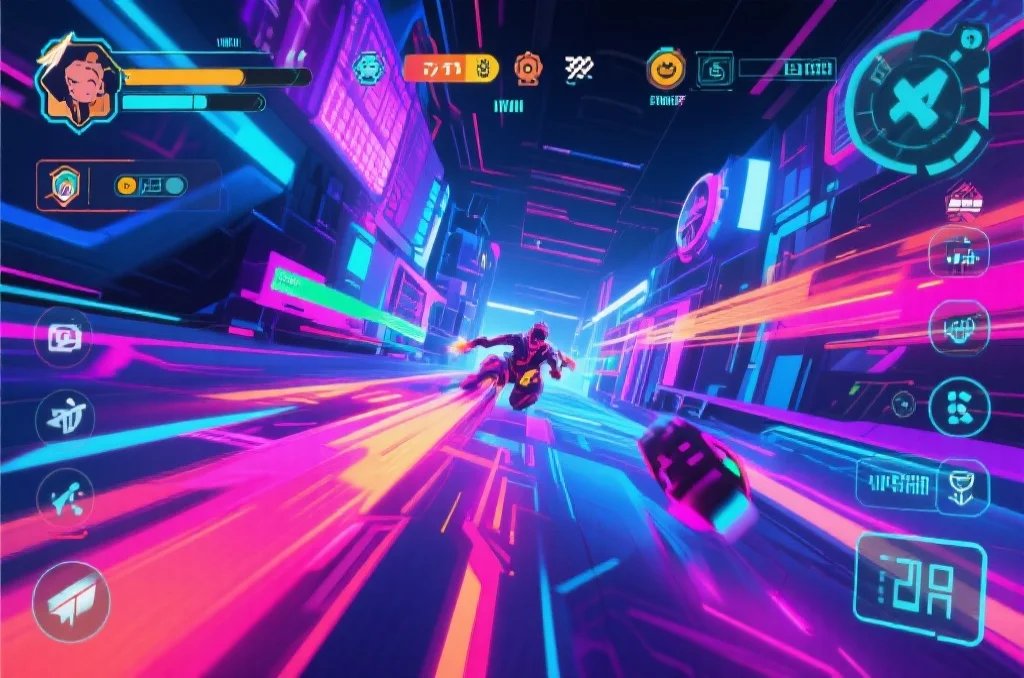Activate the white scribble-glyph round button
Screen dimensions: 1024x678
[x=65, y=415]
